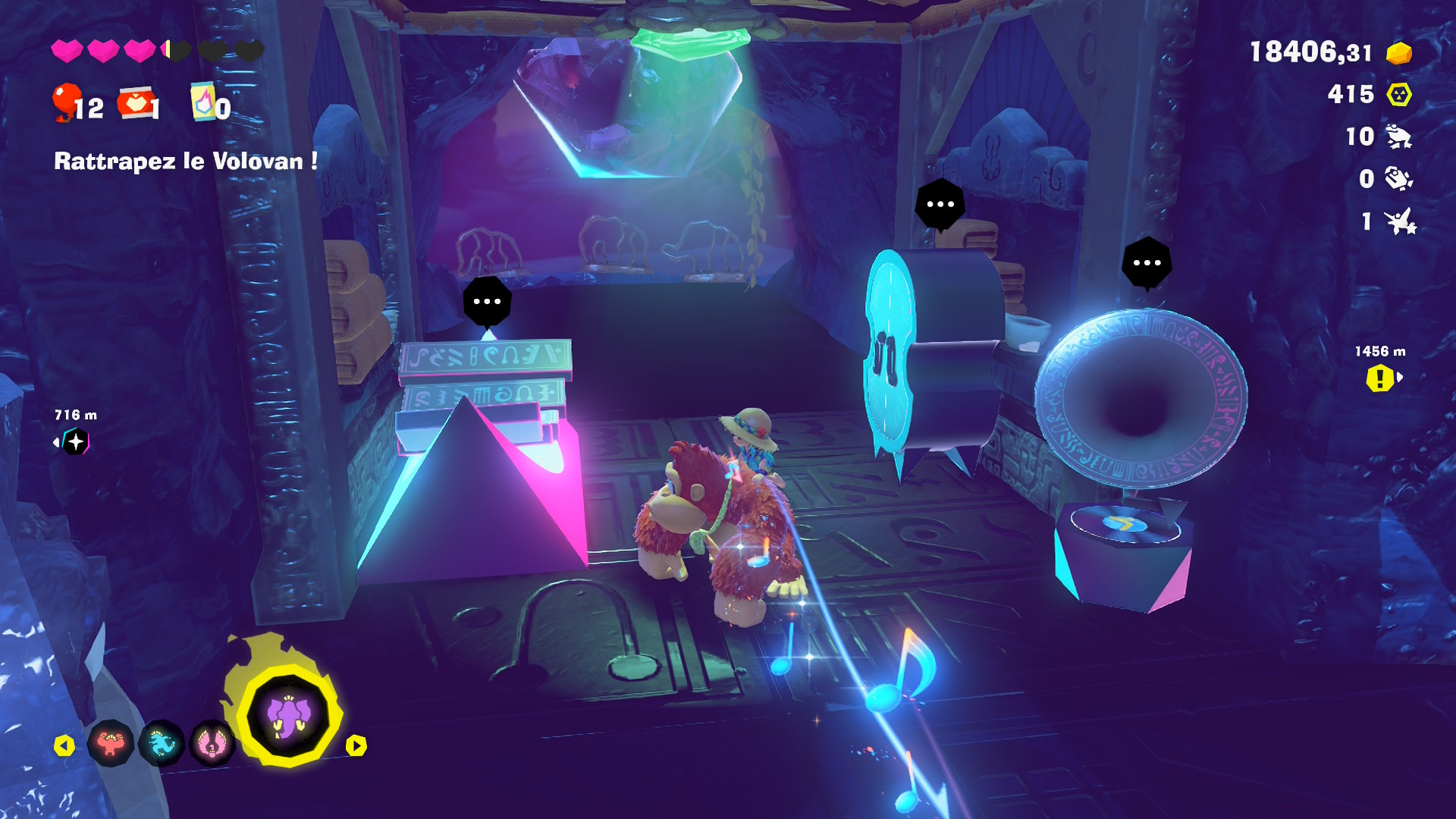The image size is (1456, 819).
Task: Click the speech bubble above the stone tablets
Action: point(487,302)
